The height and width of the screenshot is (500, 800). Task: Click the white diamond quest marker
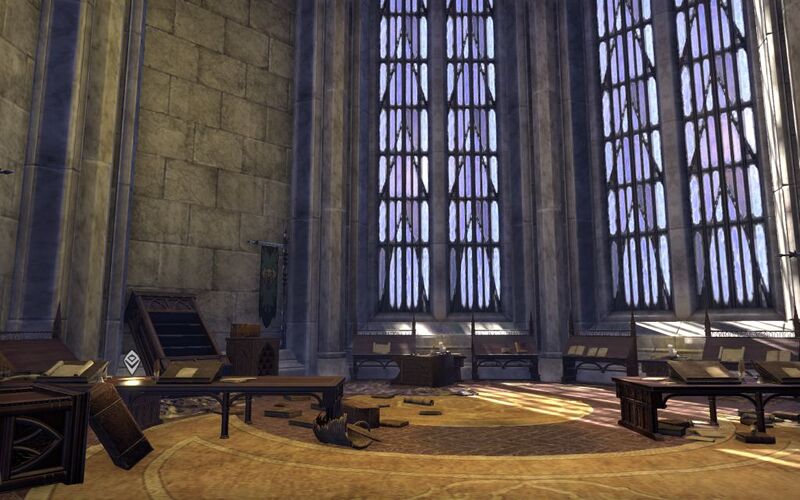coord(131,362)
